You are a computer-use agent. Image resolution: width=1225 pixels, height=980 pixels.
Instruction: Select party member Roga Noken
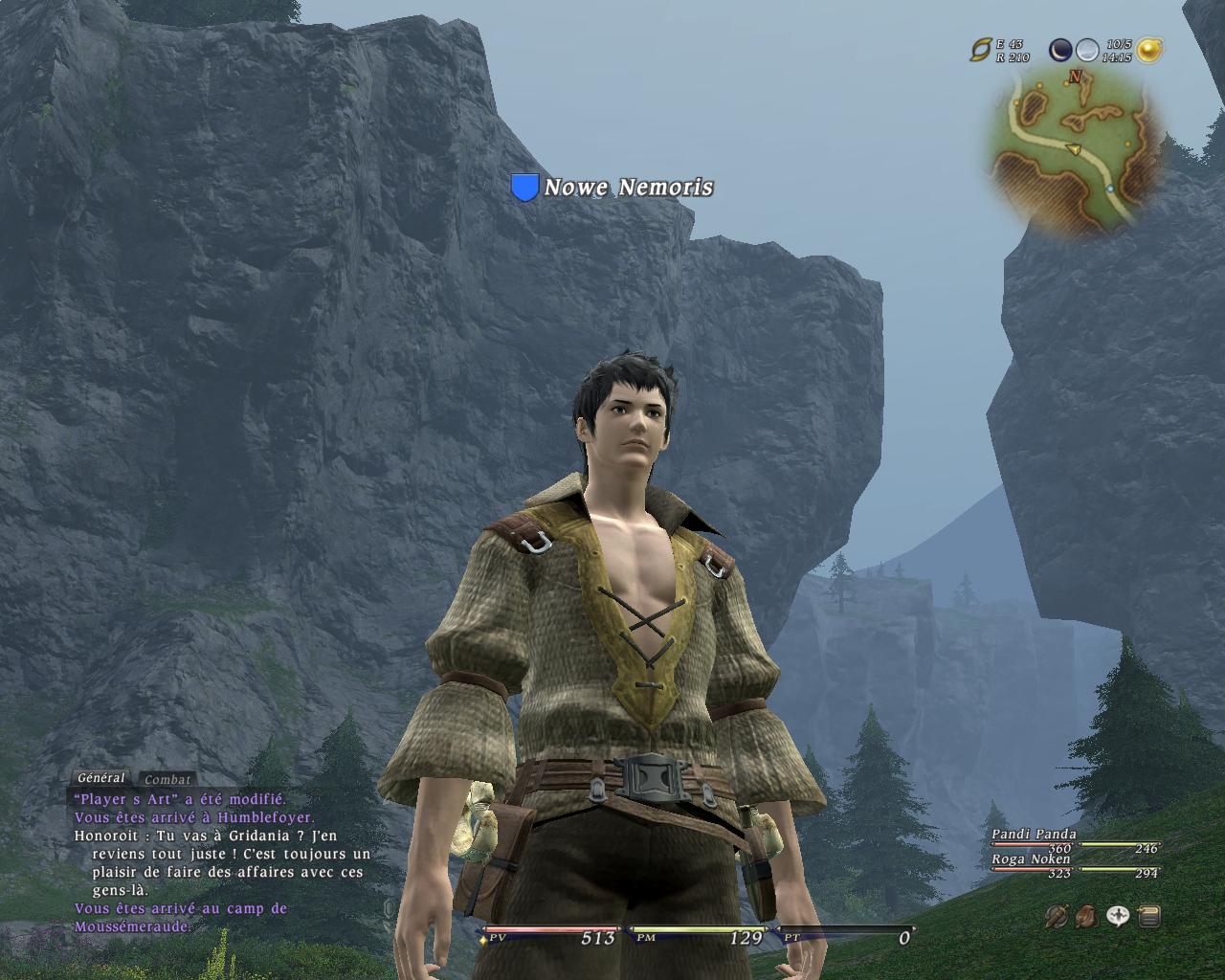[x=1030, y=859]
